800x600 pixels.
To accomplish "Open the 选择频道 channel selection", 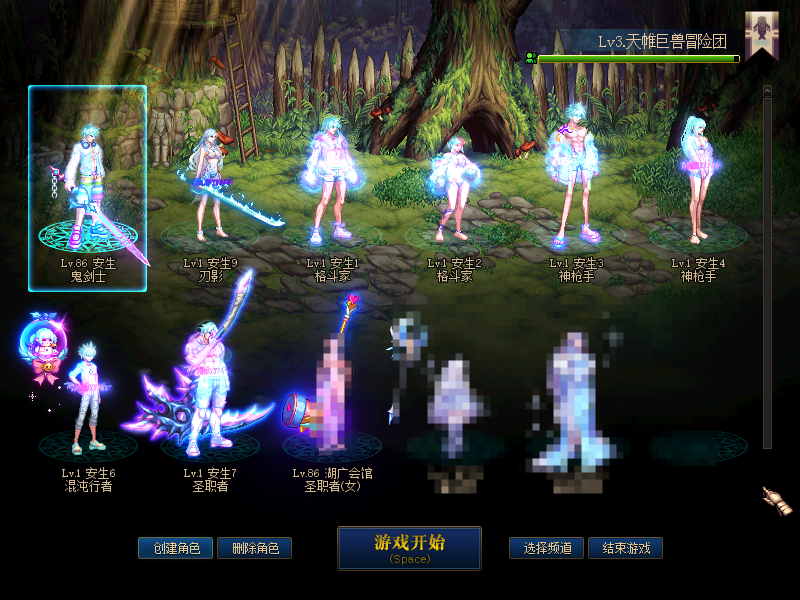I will tap(547, 548).
